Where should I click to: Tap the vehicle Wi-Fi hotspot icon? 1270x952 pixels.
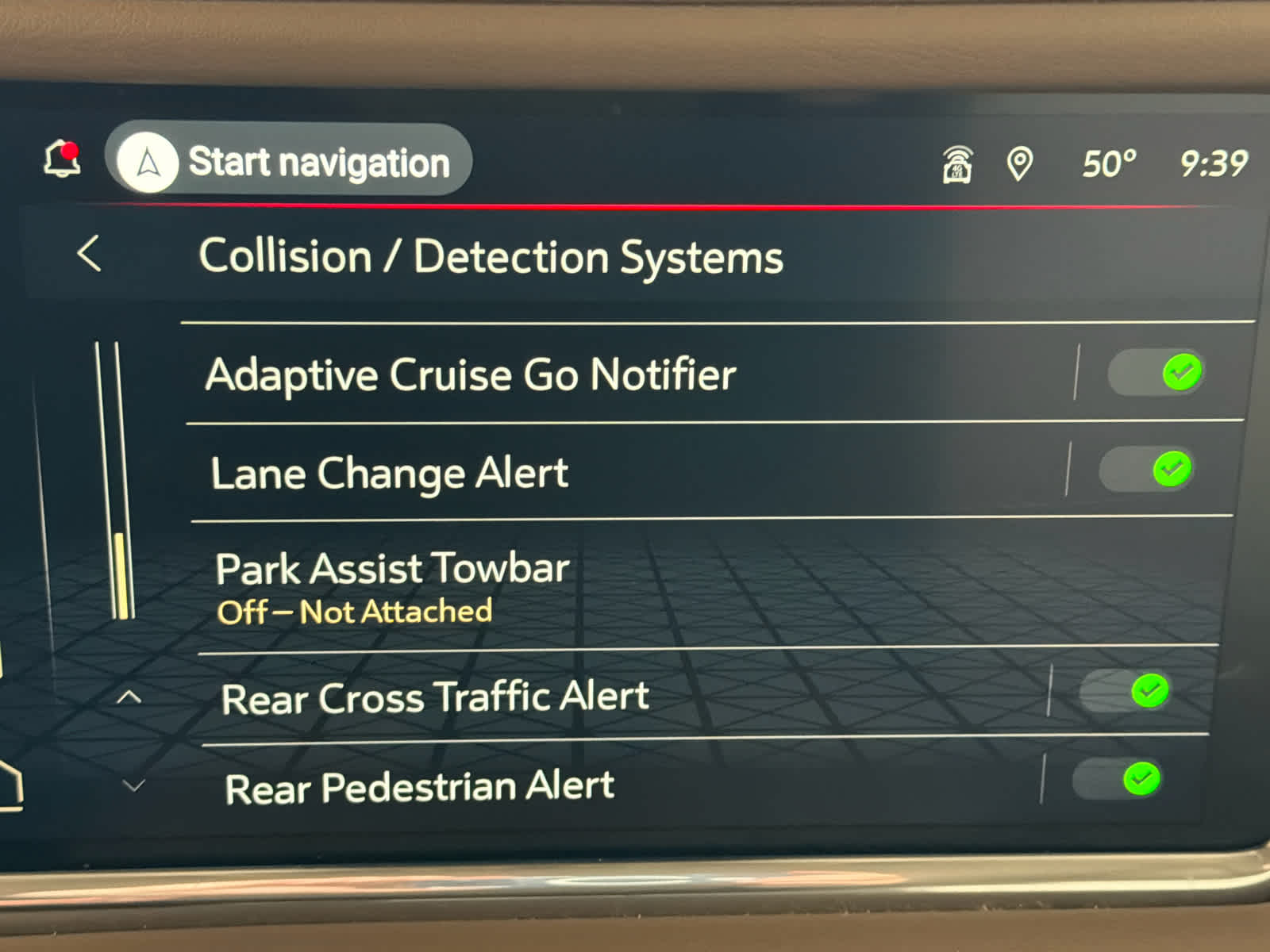[x=958, y=164]
